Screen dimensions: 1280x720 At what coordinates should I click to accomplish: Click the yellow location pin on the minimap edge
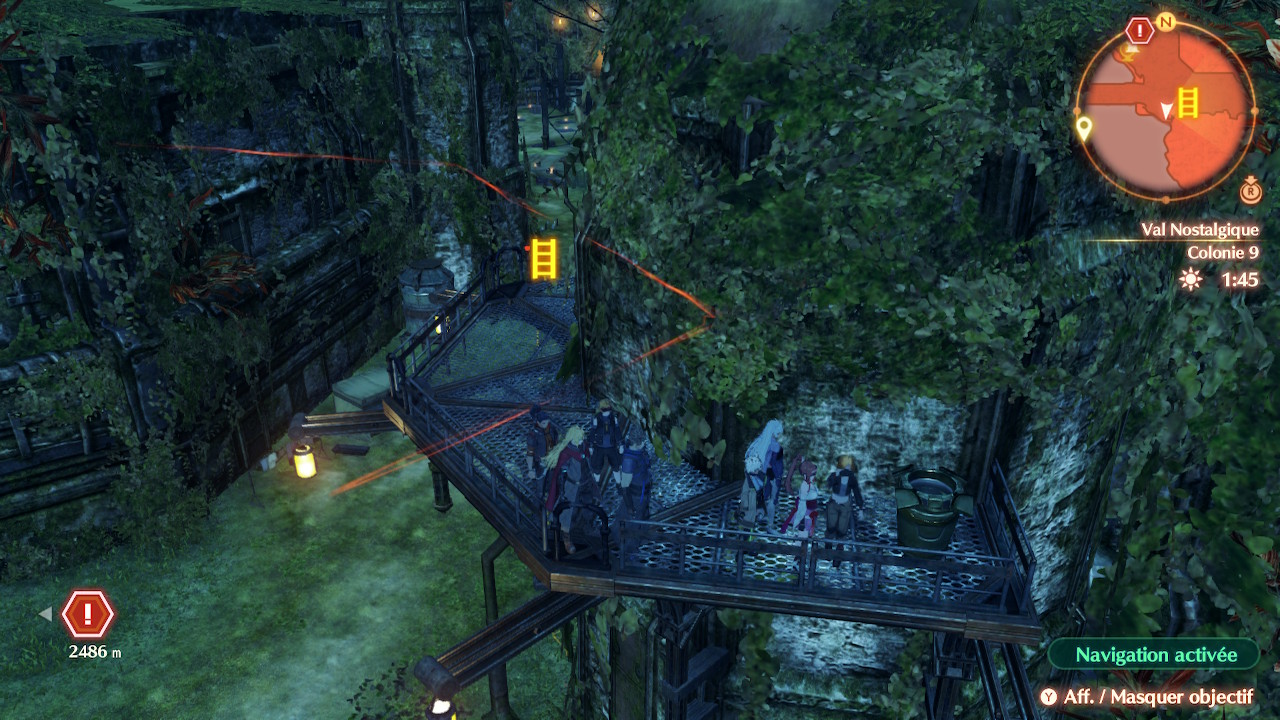coord(1083,128)
